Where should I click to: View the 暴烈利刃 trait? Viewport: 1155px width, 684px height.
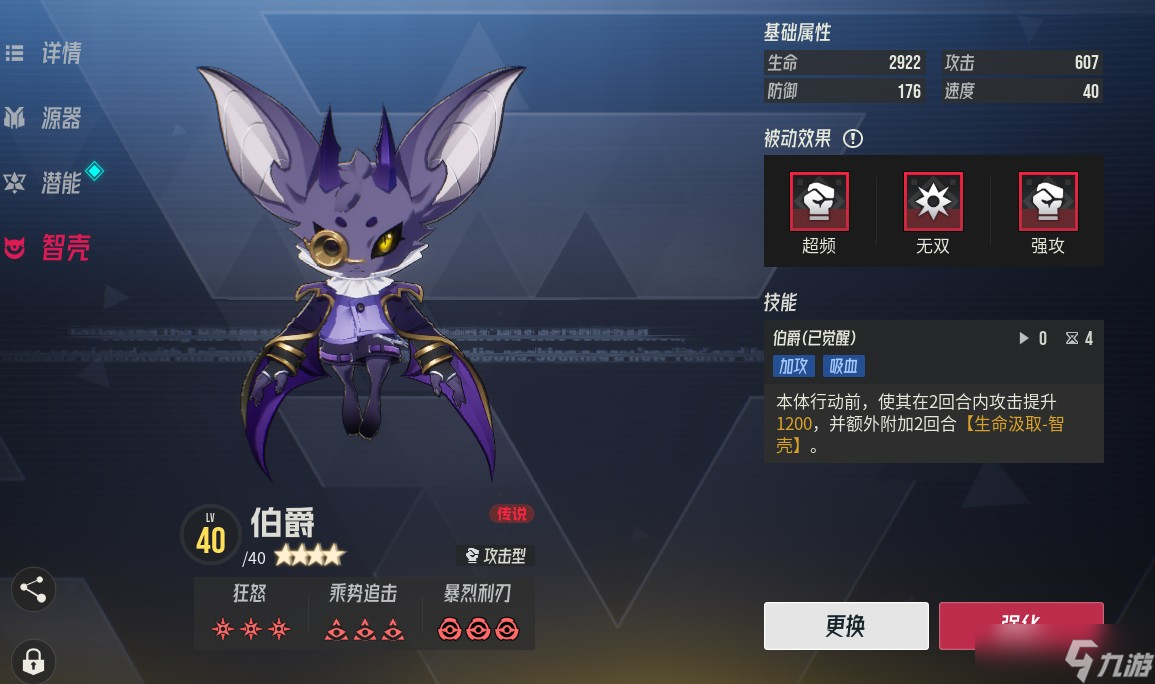coord(477,612)
